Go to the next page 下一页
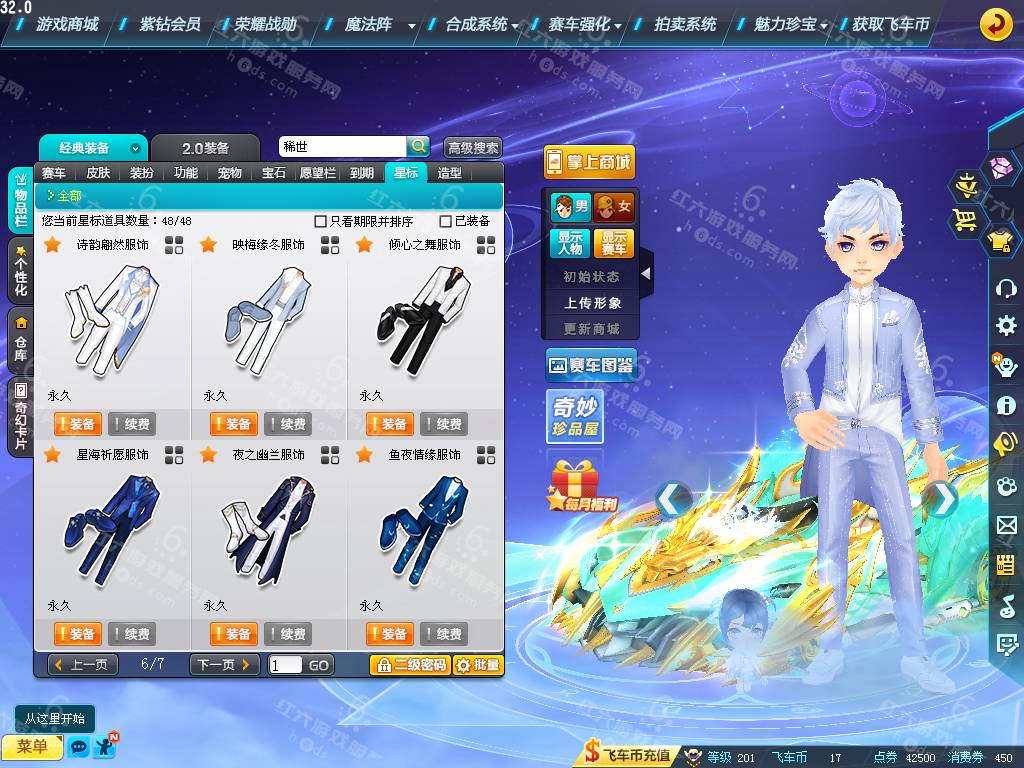Image resolution: width=1024 pixels, height=768 pixels. pos(224,665)
